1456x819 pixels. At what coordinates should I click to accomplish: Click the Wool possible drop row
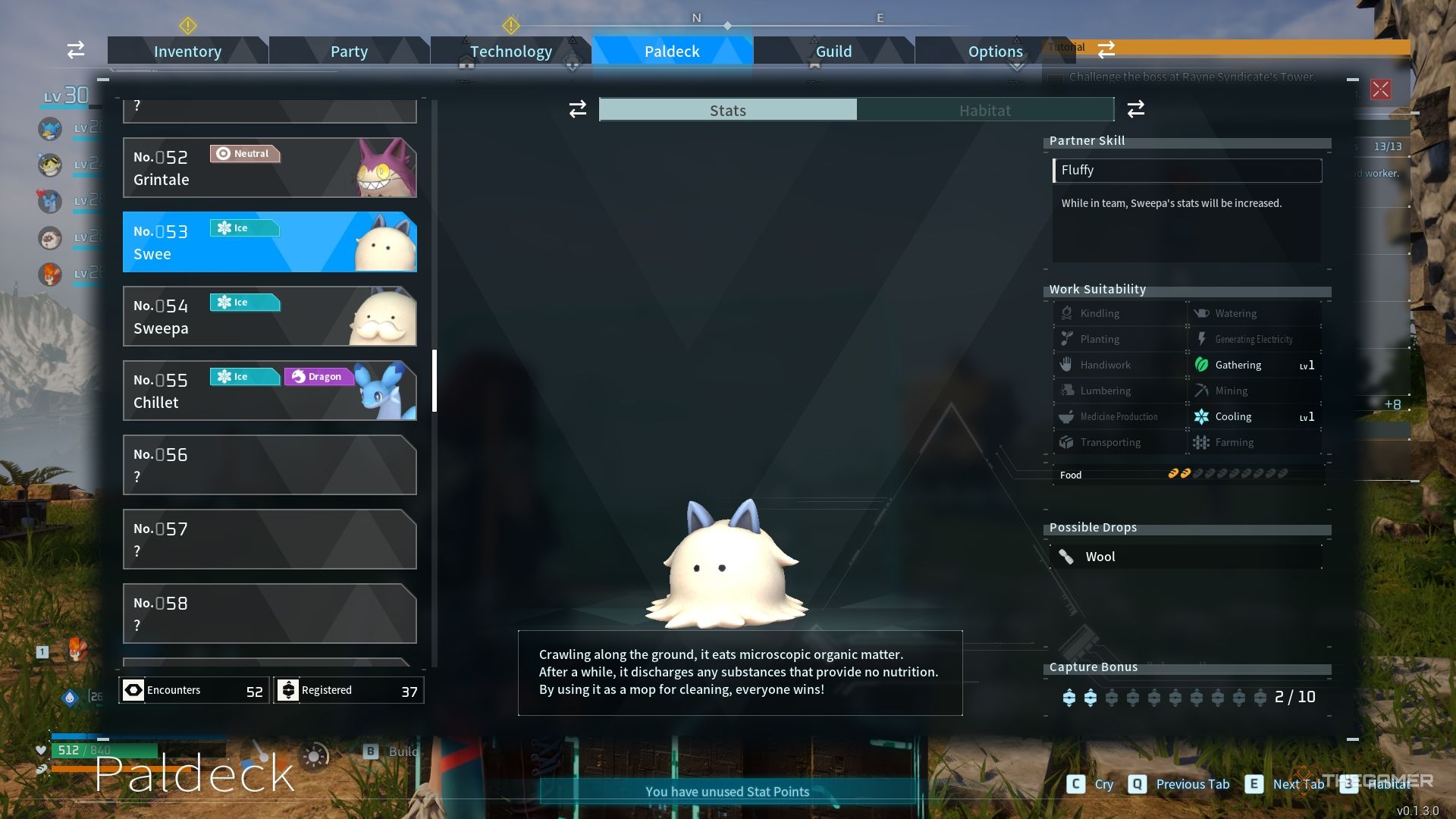tap(1187, 557)
